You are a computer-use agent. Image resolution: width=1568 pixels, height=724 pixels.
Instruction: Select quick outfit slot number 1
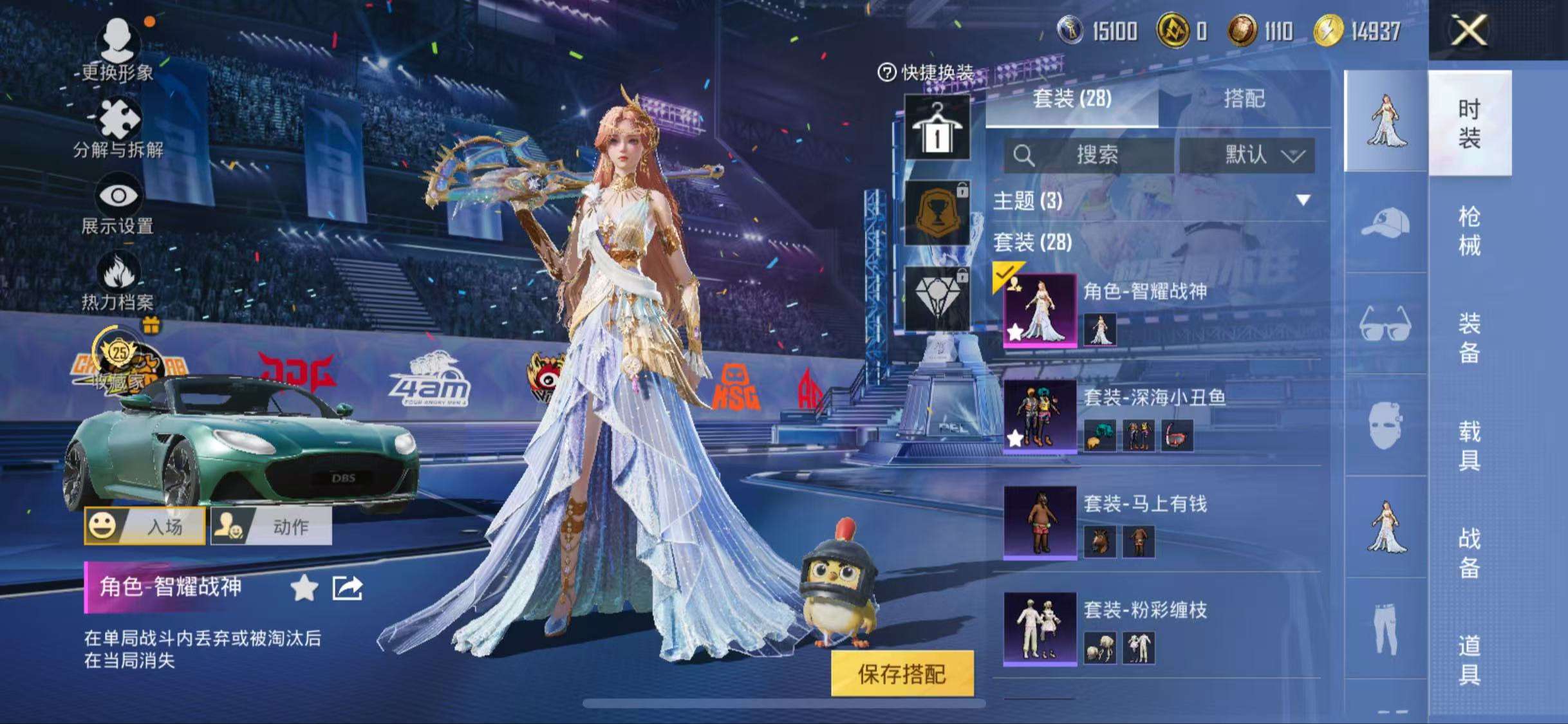[937, 127]
